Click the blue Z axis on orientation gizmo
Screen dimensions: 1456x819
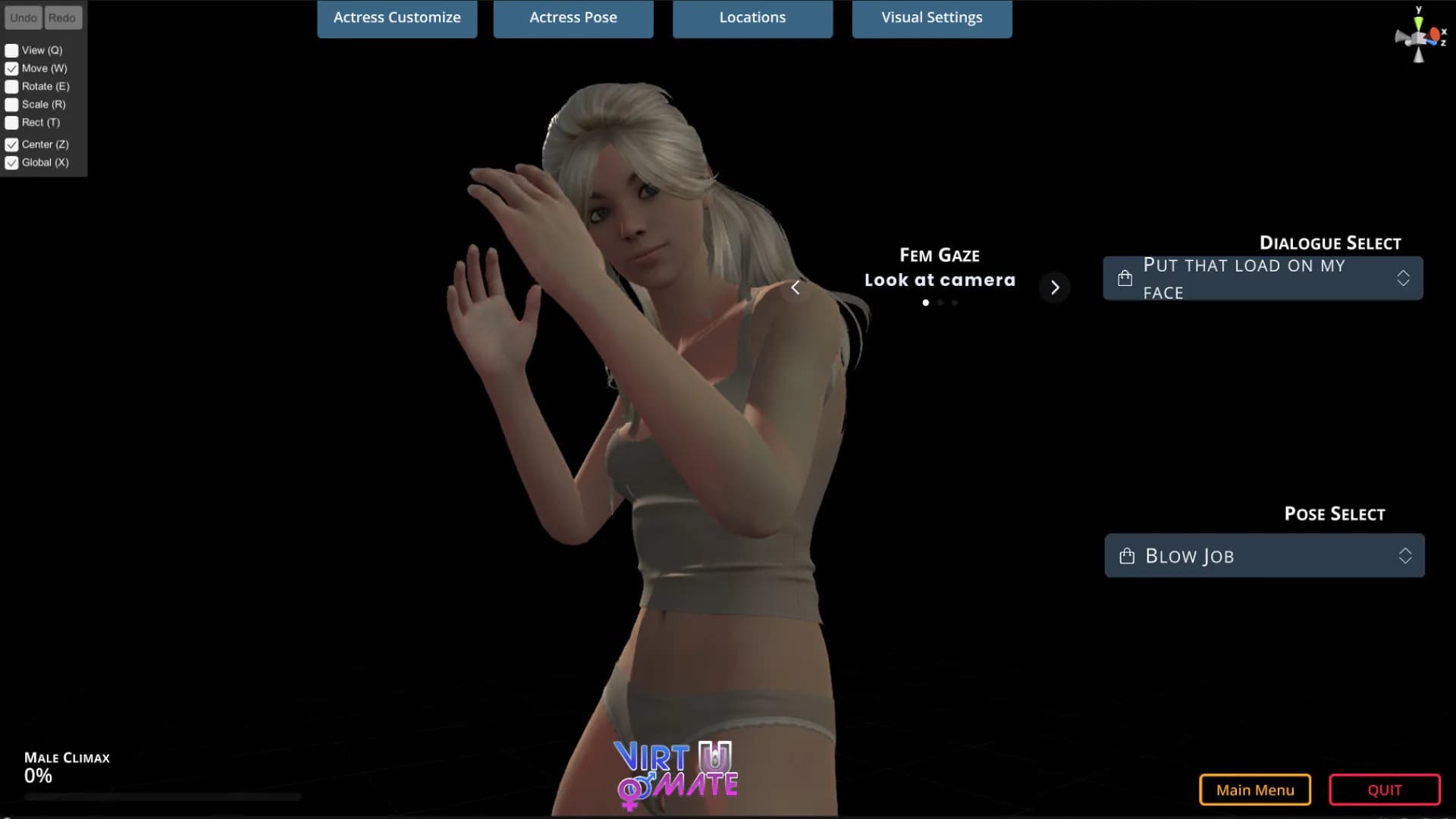point(1432,42)
